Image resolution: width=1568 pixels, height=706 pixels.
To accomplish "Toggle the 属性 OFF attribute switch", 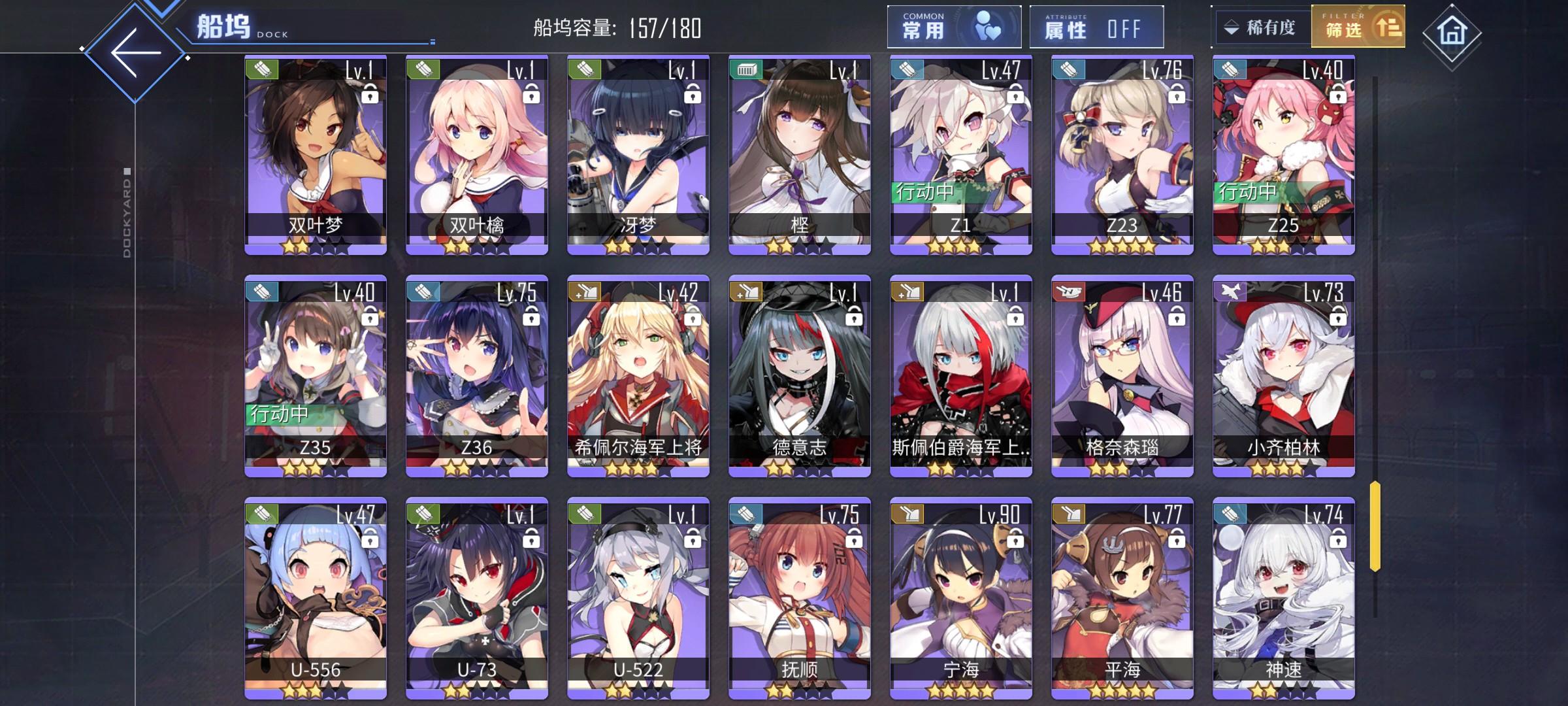I will [x=1098, y=27].
